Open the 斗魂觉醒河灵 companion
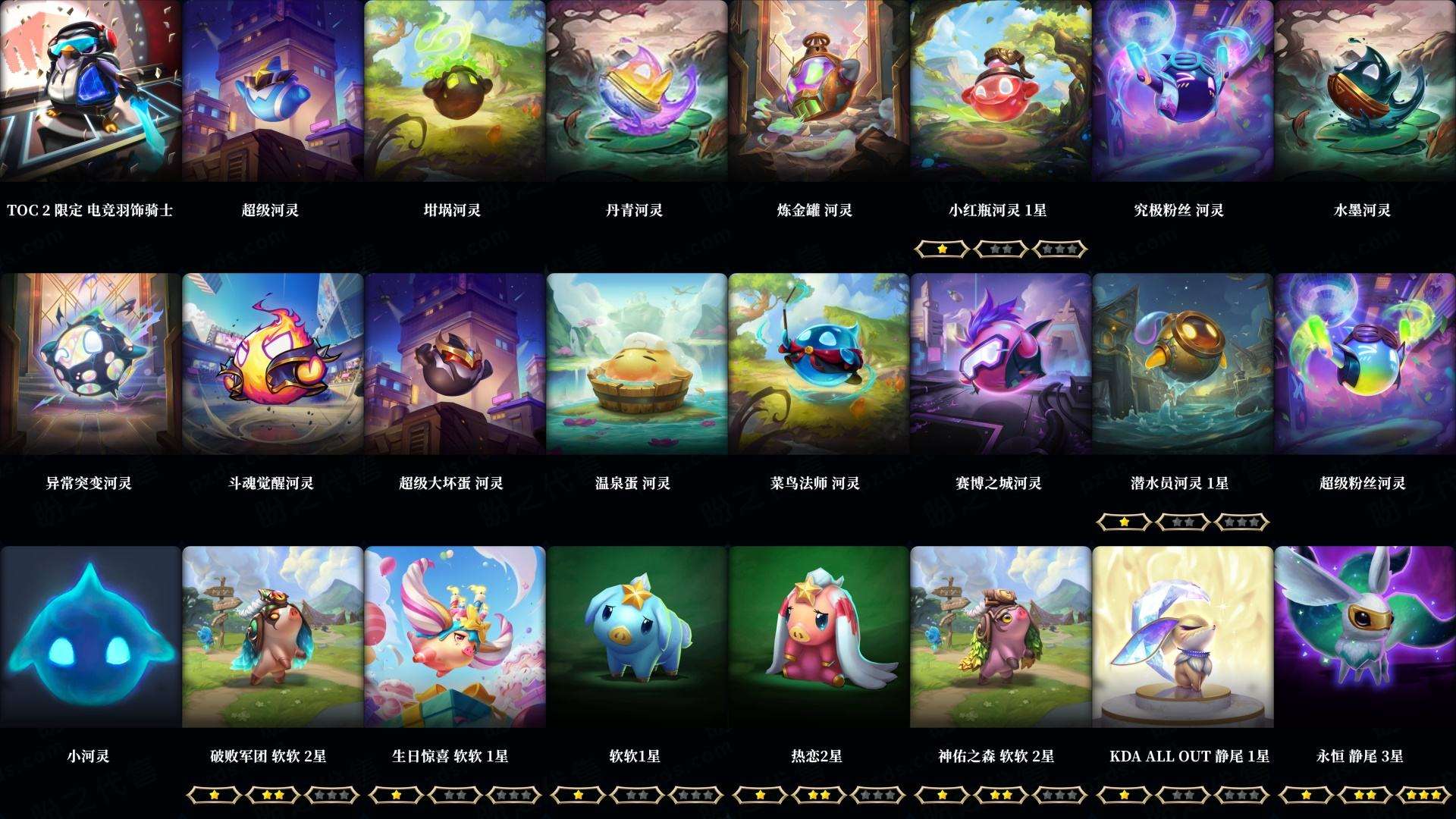Image resolution: width=1456 pixels, height=819 pixels. coord(271,362)
